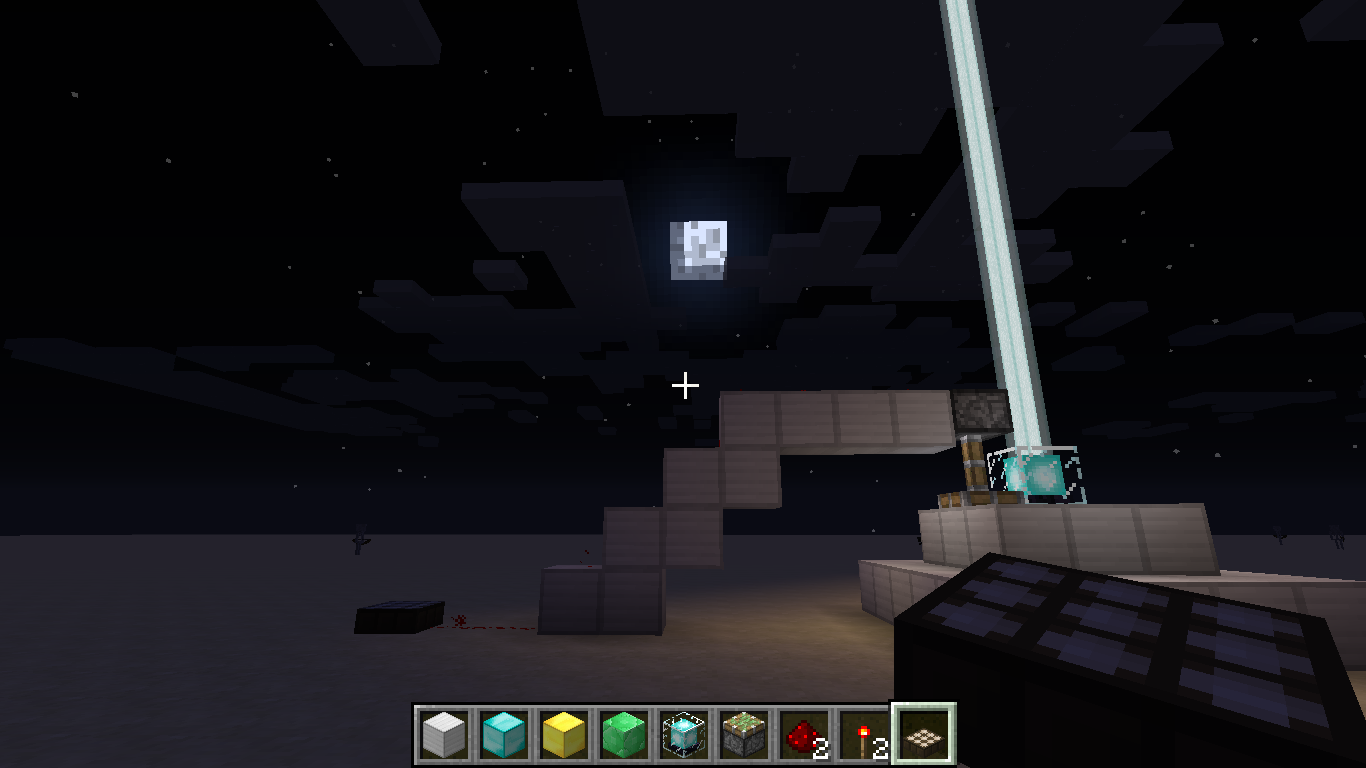Click the crosshair at screen center
The image size is (1366, 768).
pos(685,384)
